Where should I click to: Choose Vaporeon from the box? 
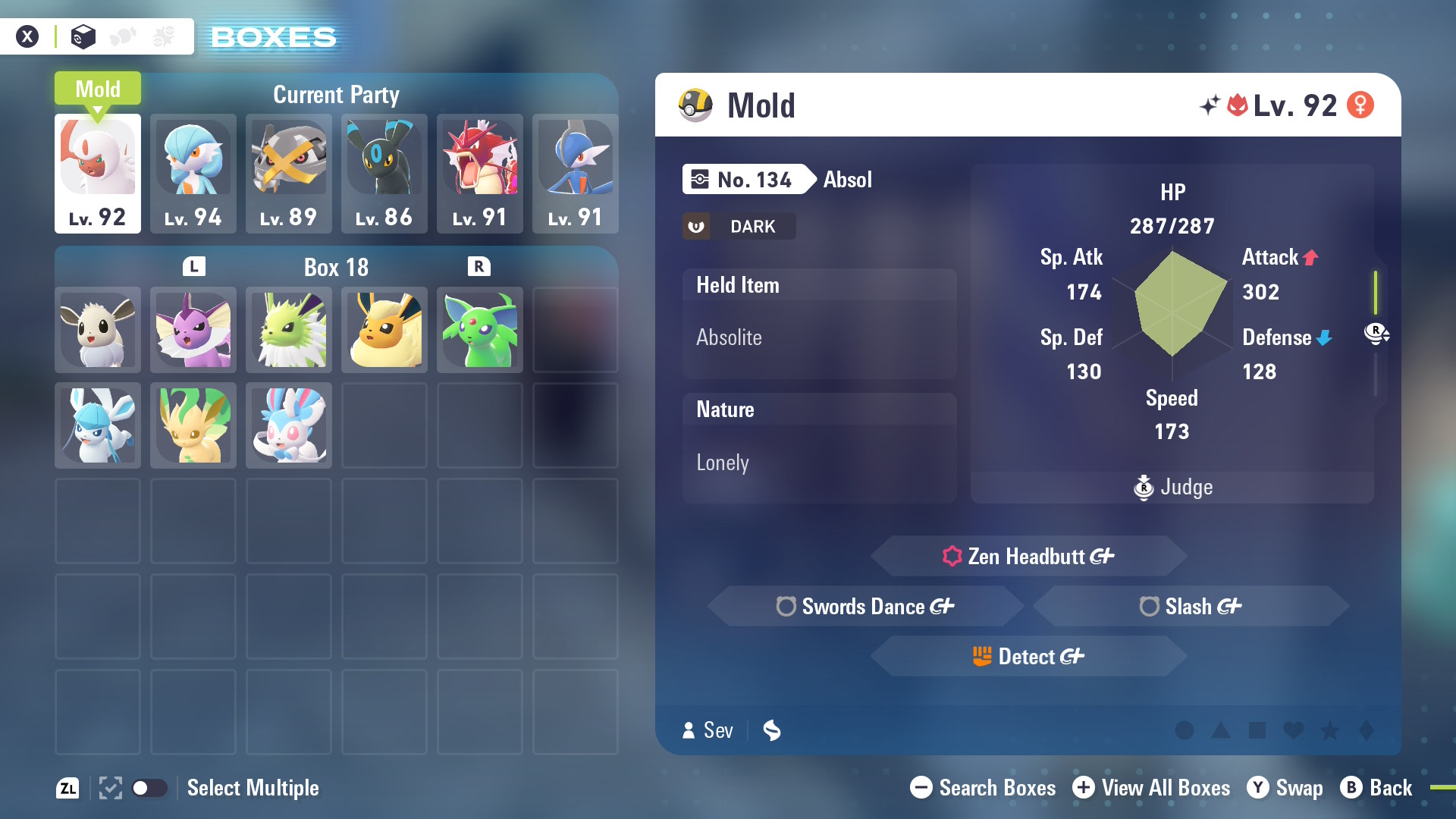[193, 330]
